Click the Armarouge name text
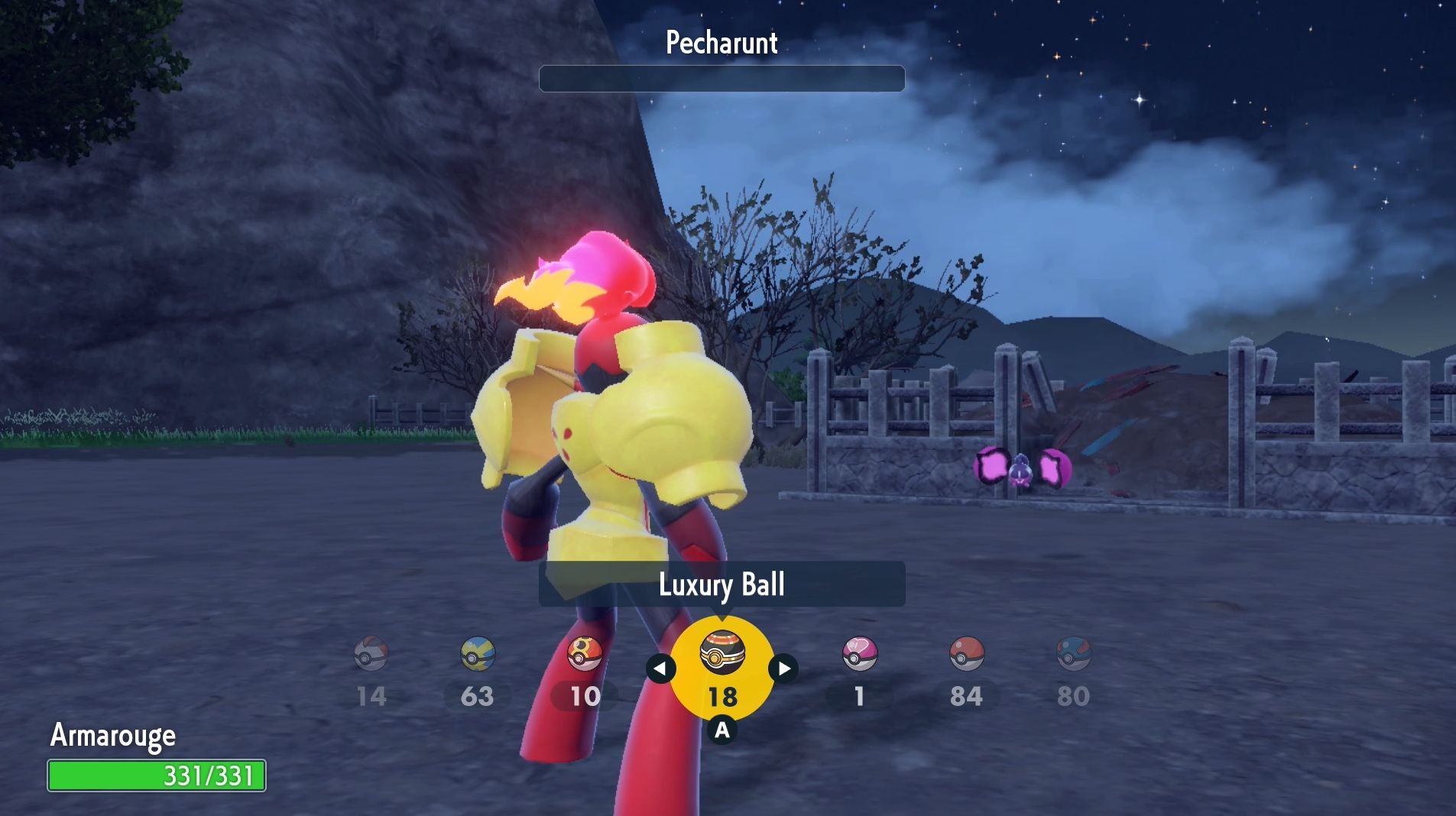The image size is (1456, 816). click(x=112, y=737)
